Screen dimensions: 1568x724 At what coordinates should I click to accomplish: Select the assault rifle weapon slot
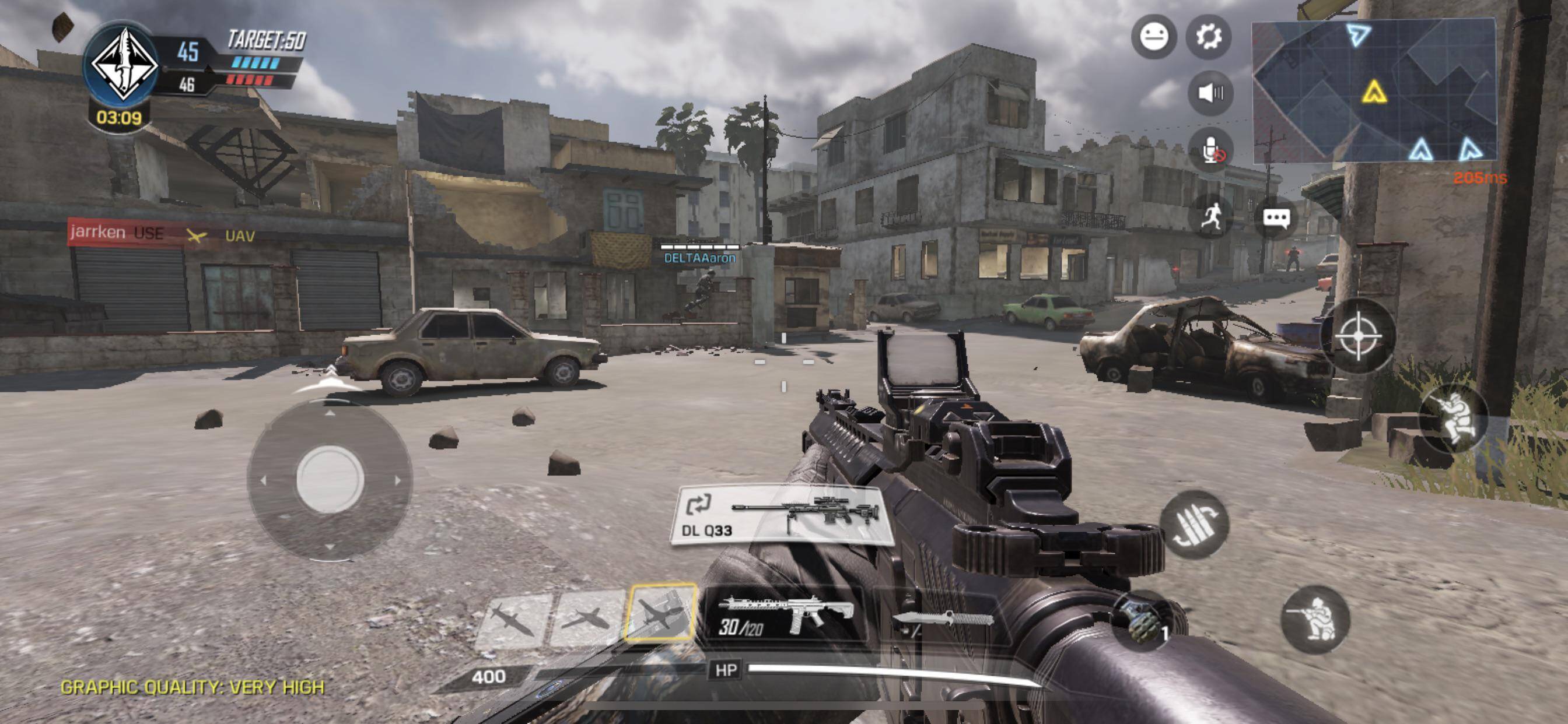coord(784,617)
